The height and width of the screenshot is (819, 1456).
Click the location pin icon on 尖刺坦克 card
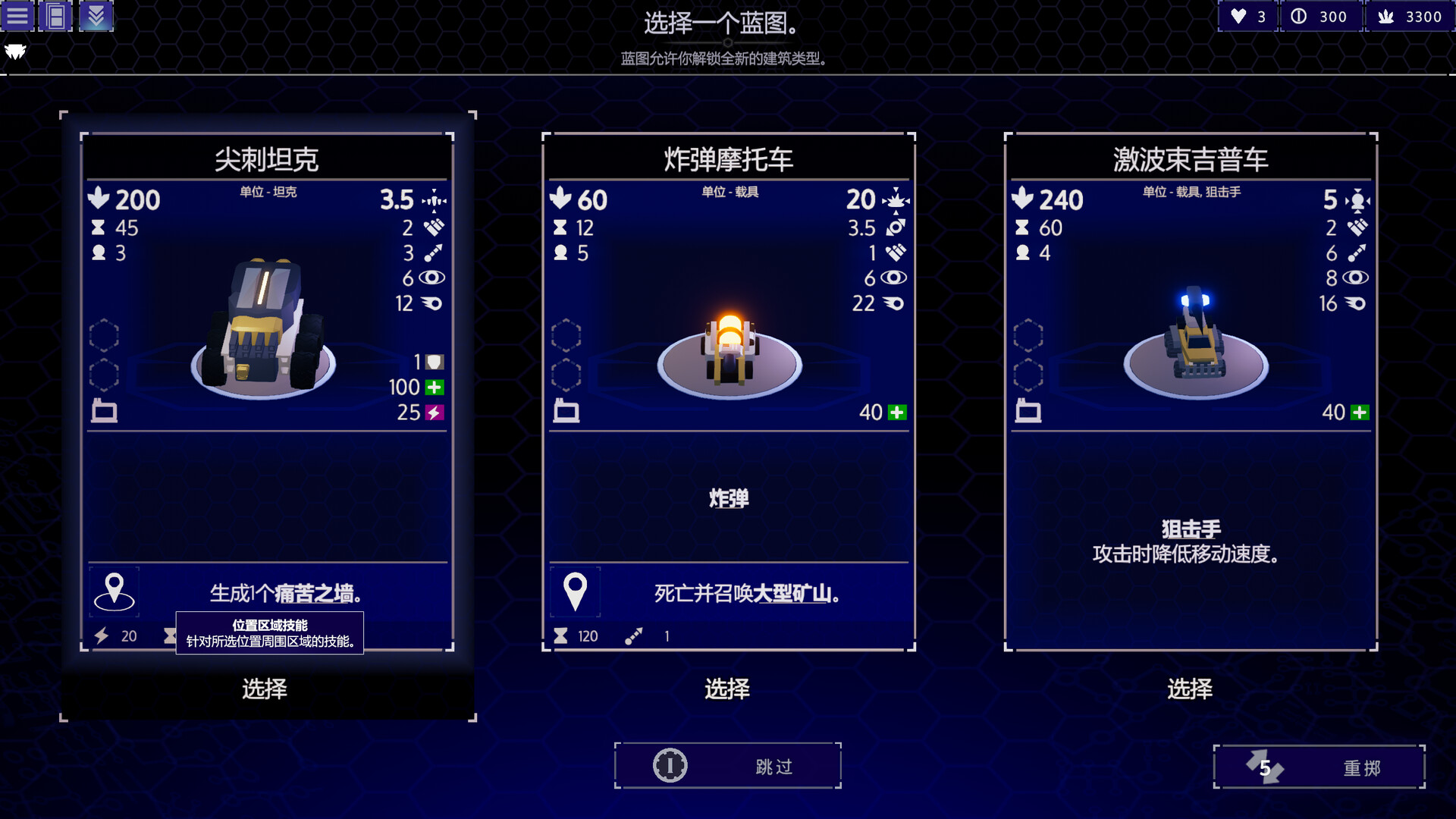[115, 591]
